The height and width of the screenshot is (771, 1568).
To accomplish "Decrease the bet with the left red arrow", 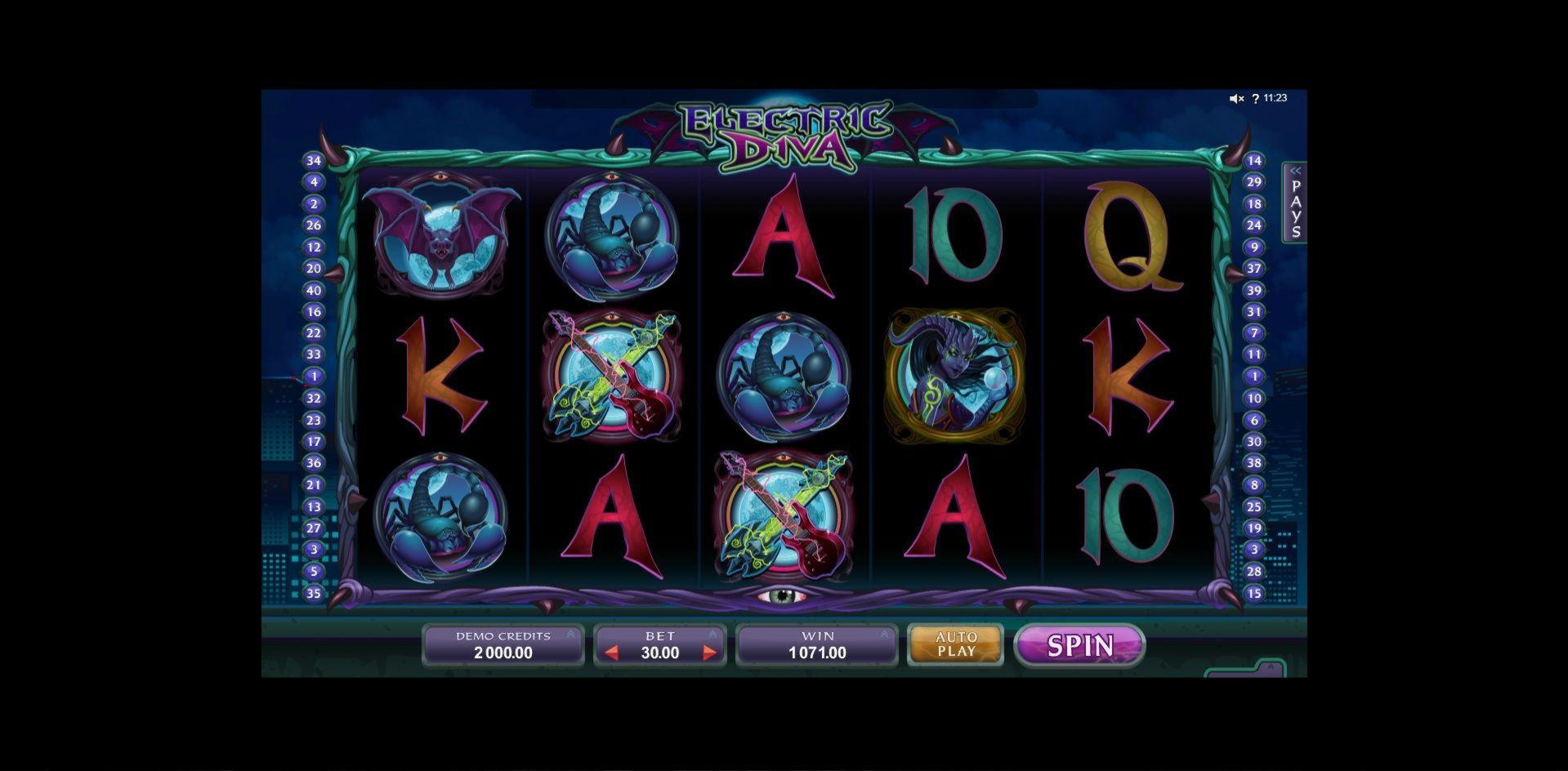I will click(611, 653).
